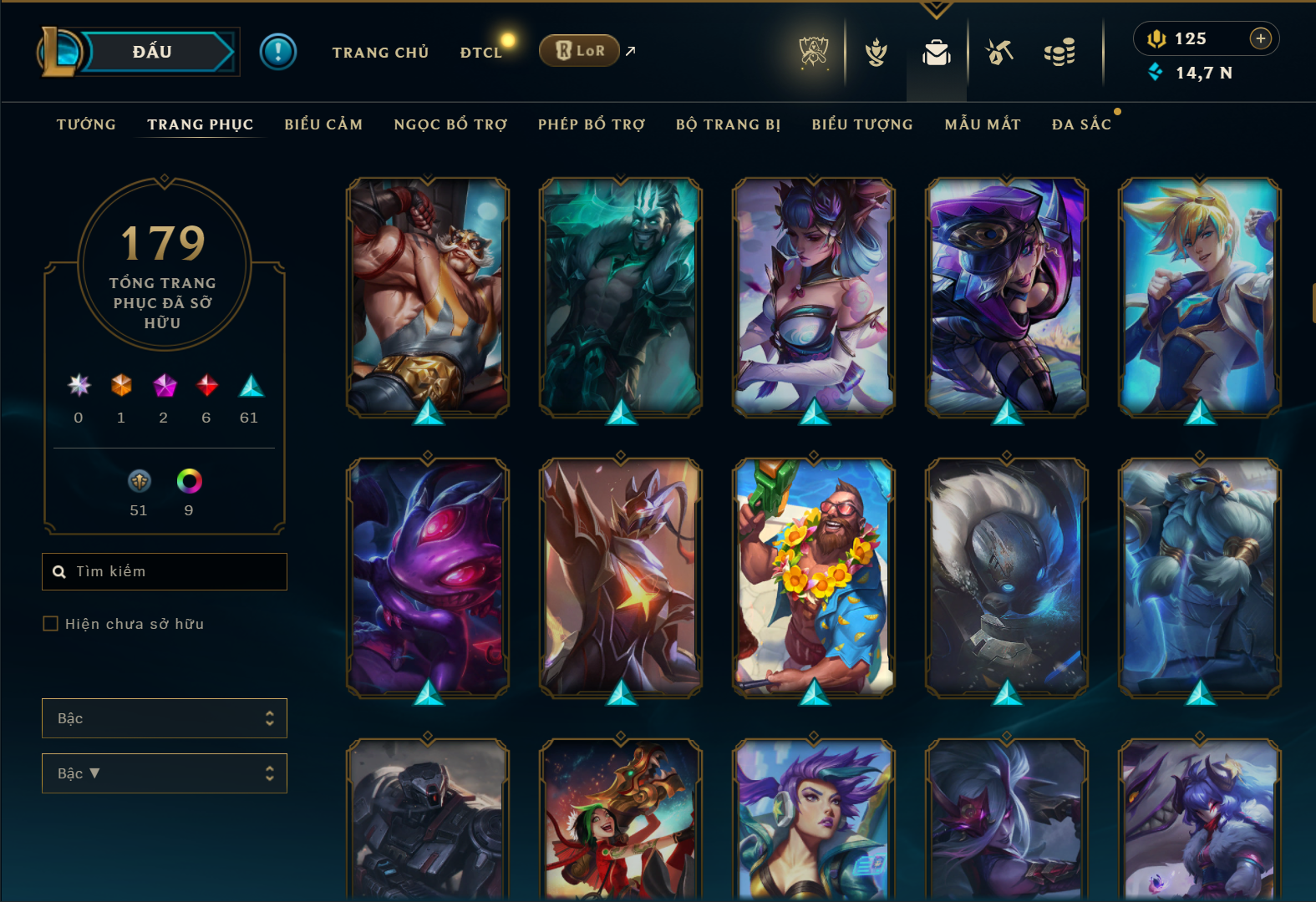Viewport: 1316px width, 902px height.
Task: Open the first Bậc filter dropdown
Action: (x=165, y=718)
